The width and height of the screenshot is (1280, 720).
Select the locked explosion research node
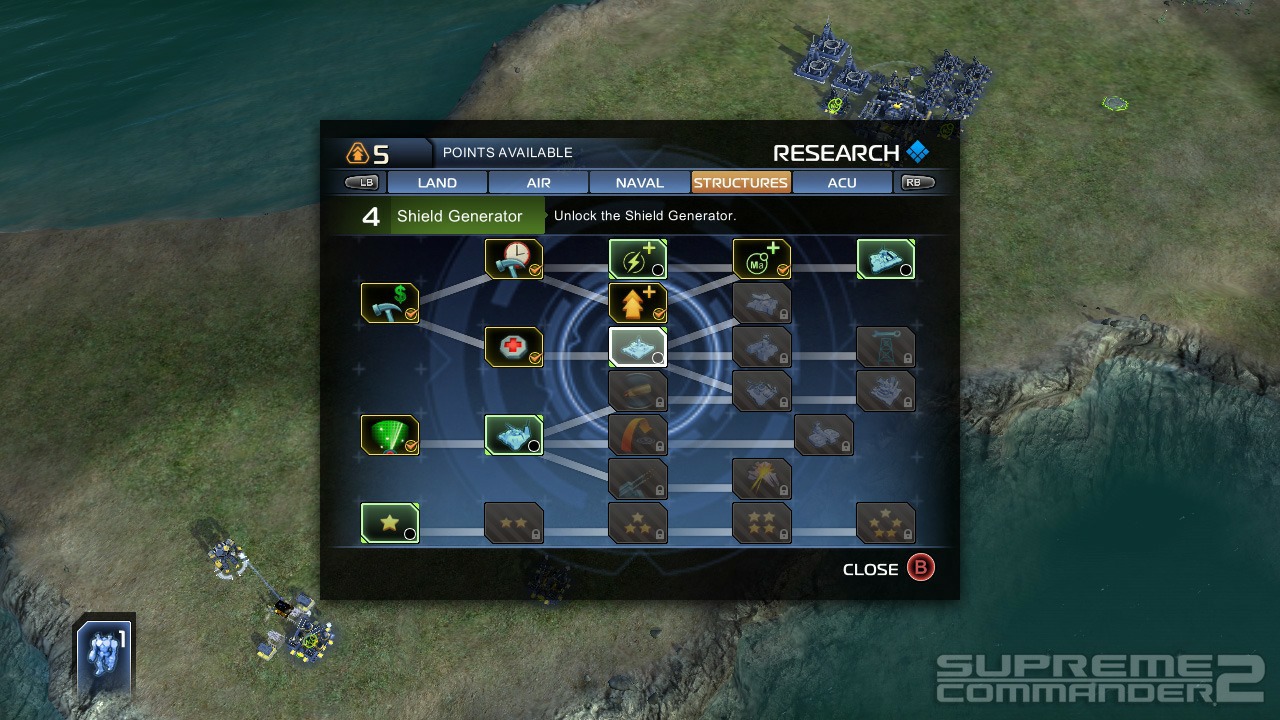pyautogui.click(x=761, y=478)
